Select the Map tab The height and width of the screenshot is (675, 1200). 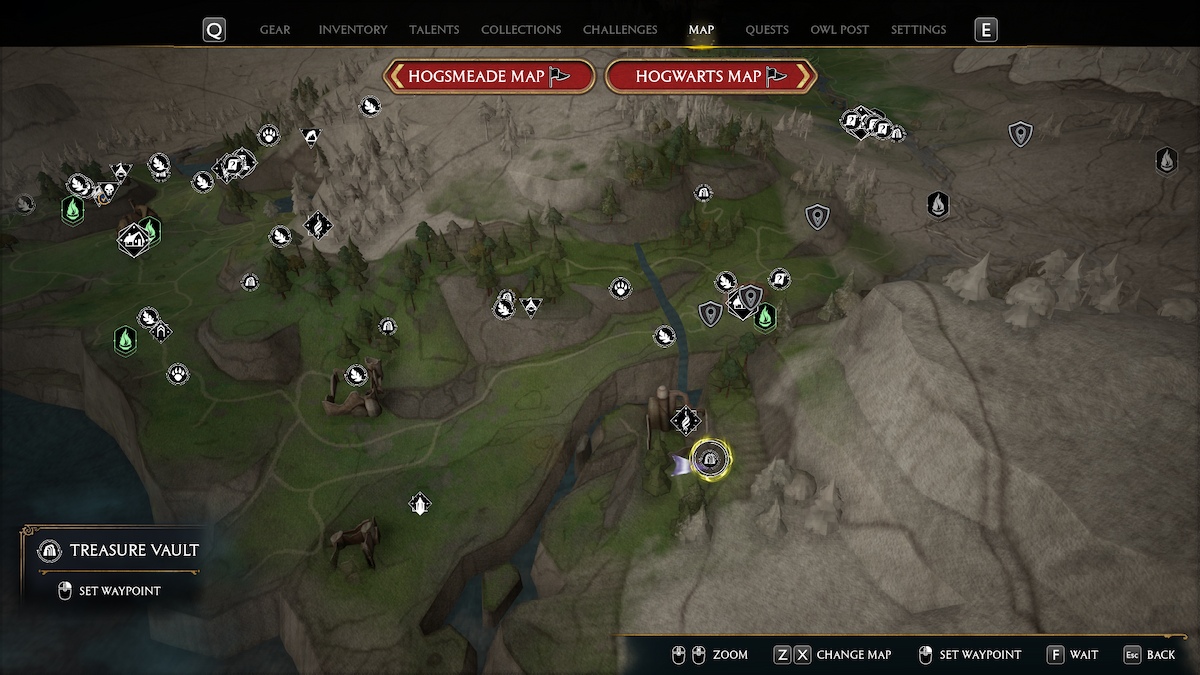tap(701, 30)
